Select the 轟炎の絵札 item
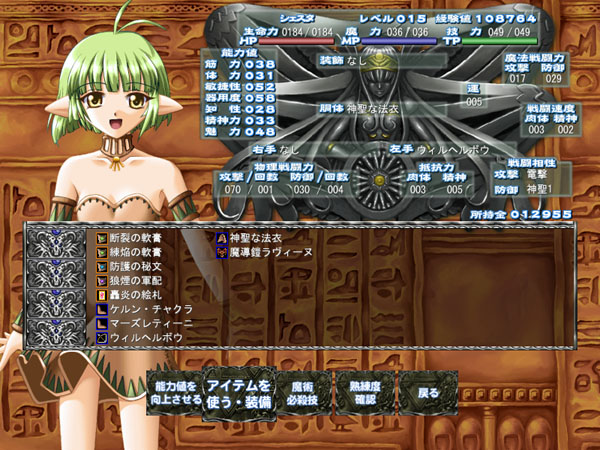The width and height of the screenshot is (600, 450). [138, 296]
